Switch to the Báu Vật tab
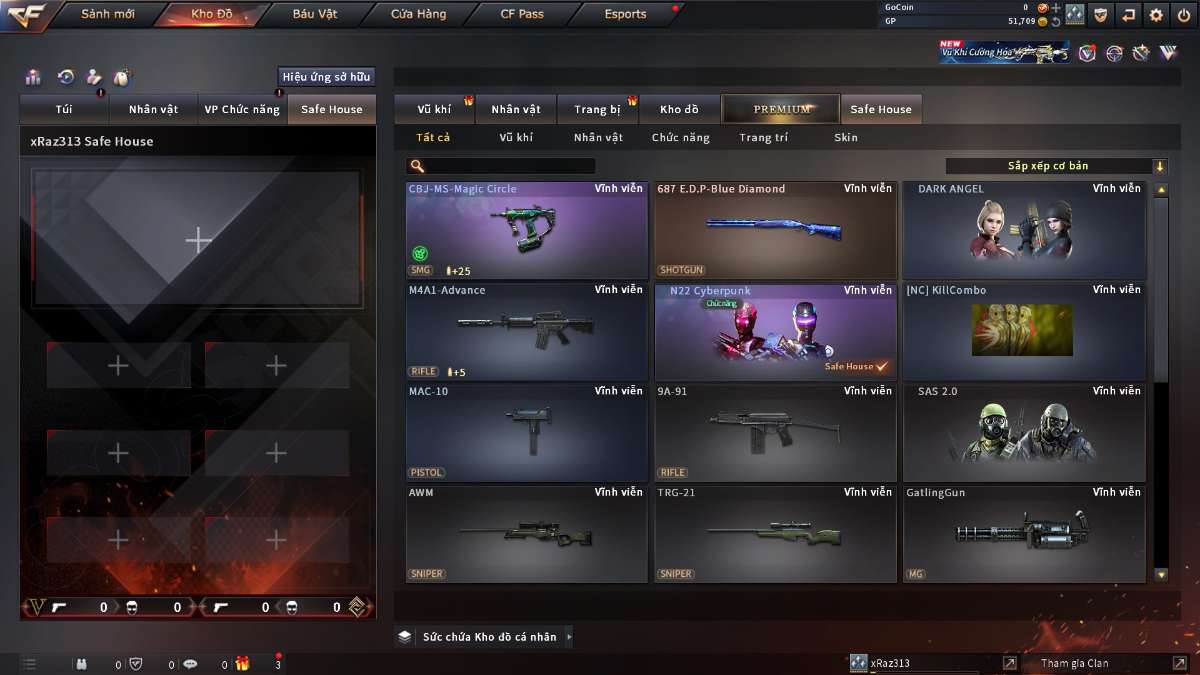 coord(315,14)
